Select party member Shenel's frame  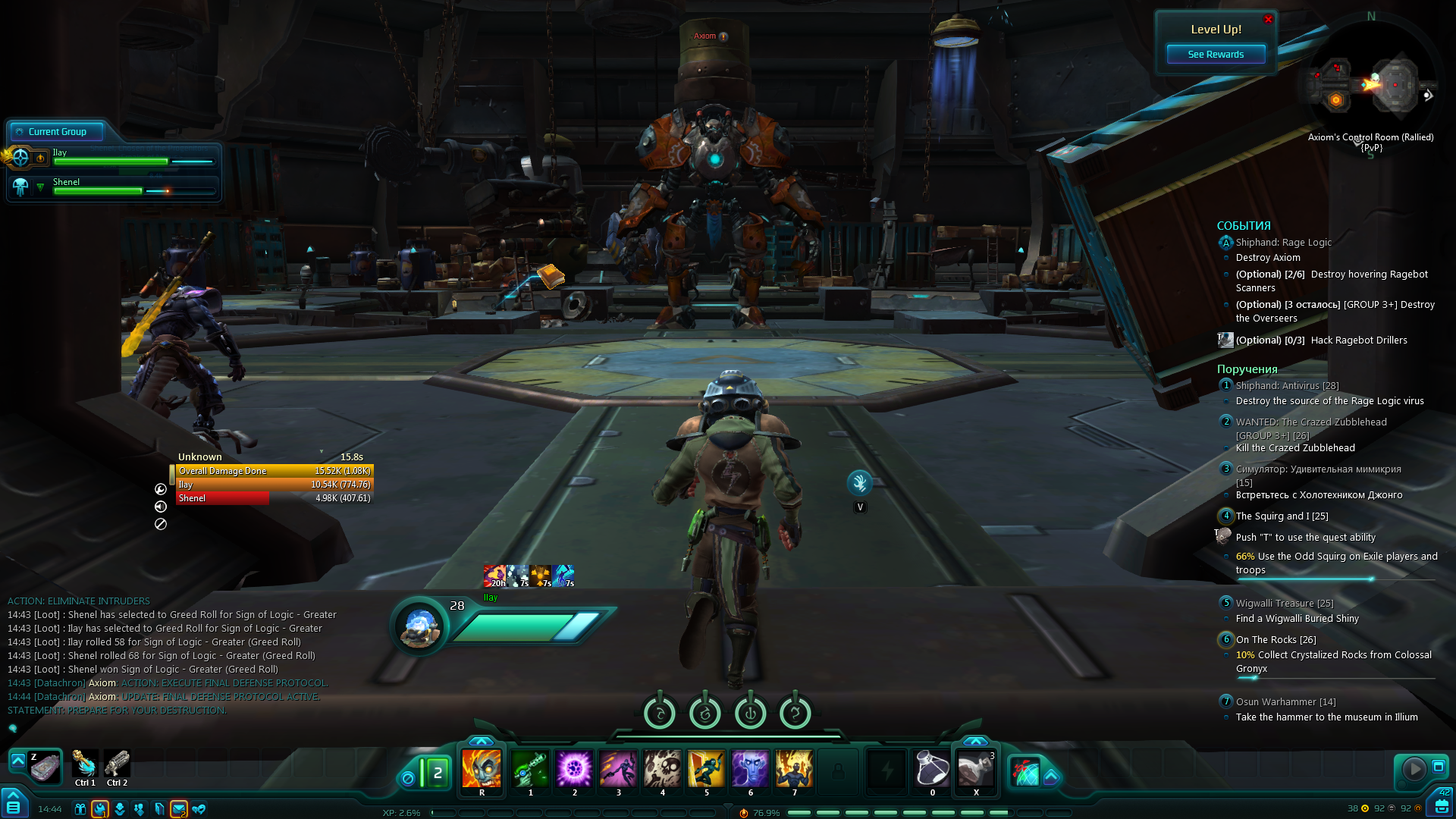(x=114, y=187)
